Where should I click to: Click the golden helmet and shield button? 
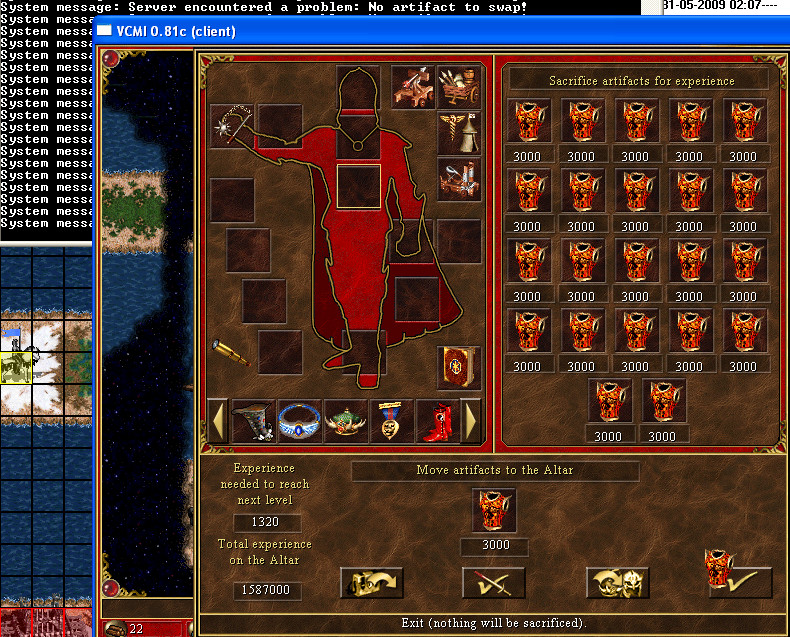617,582
